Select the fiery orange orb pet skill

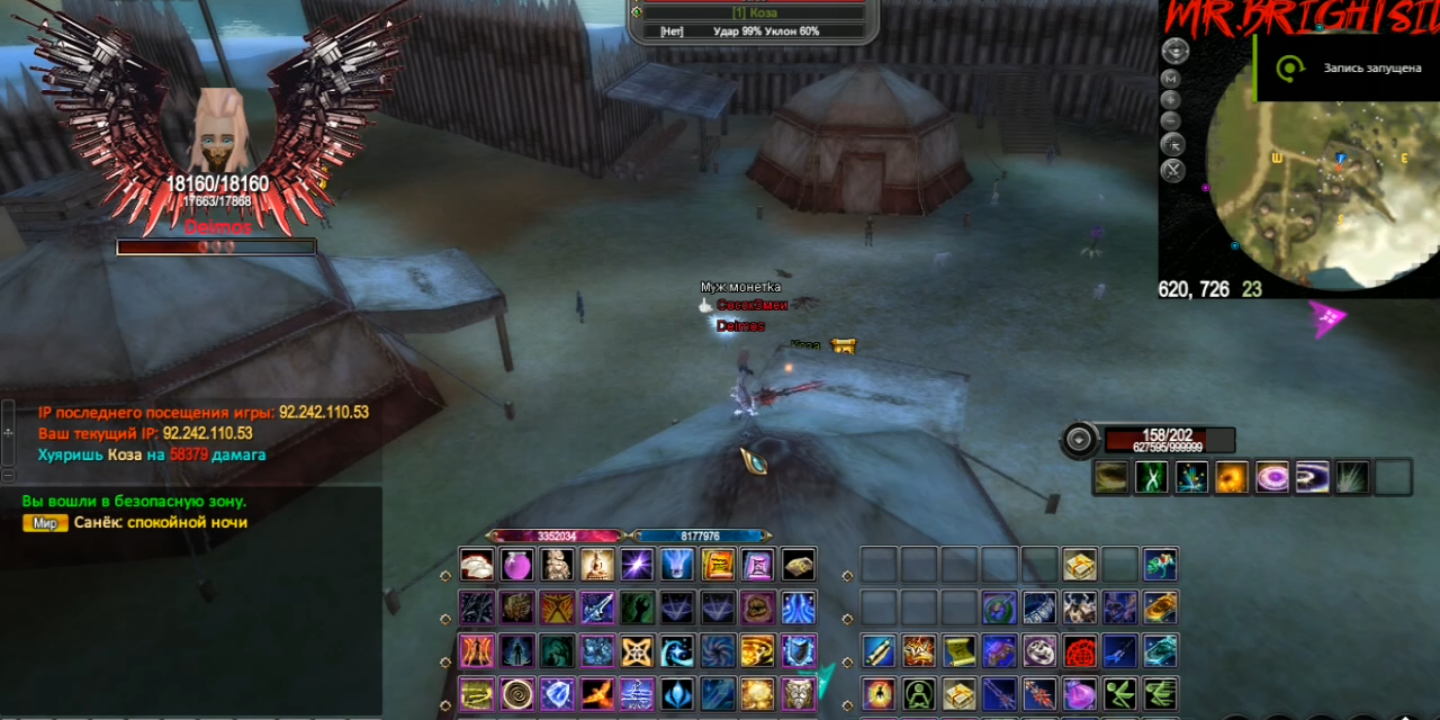click(x=1231, y=477)
